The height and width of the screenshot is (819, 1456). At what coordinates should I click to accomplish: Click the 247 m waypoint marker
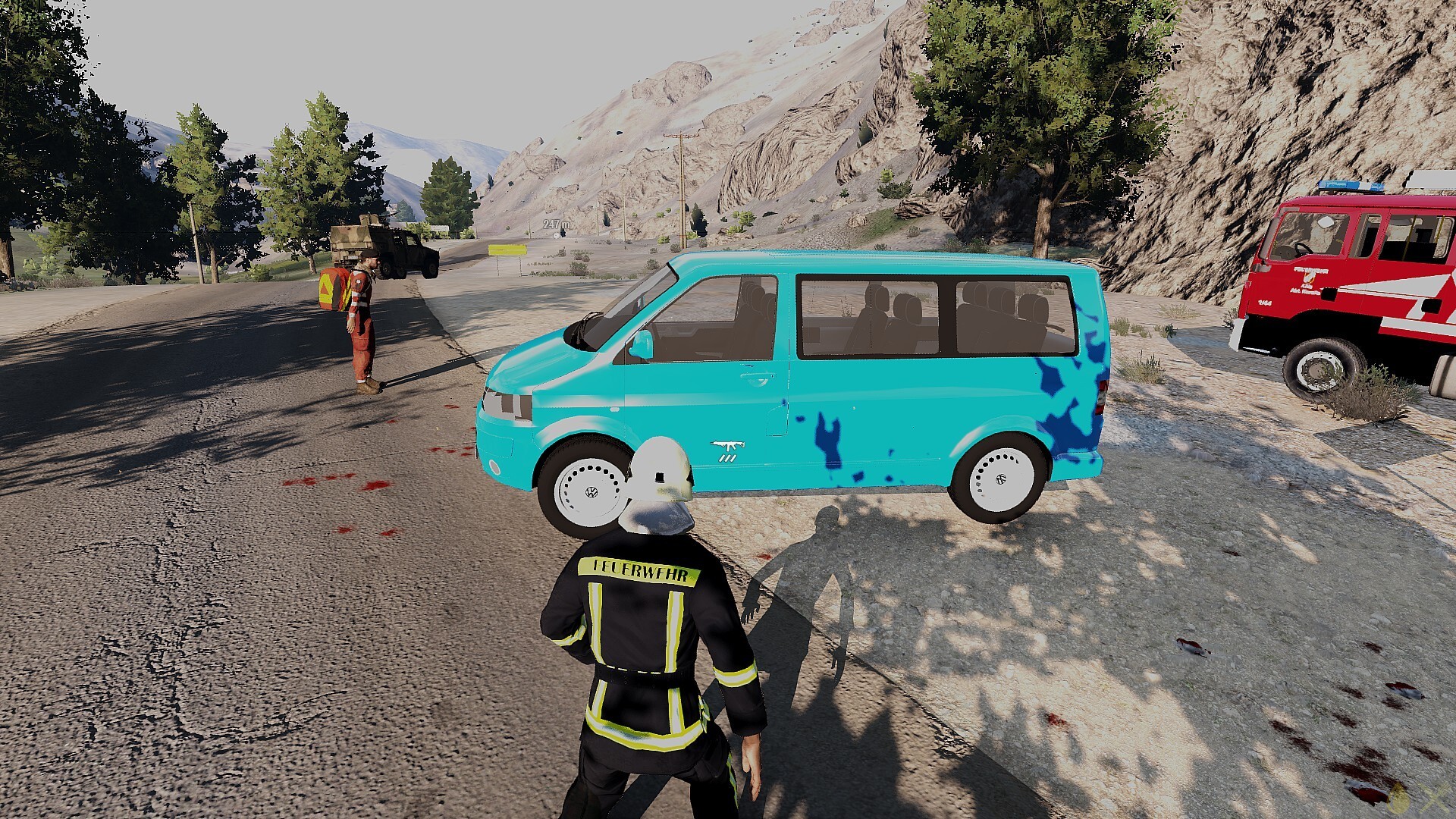point(556,225)
